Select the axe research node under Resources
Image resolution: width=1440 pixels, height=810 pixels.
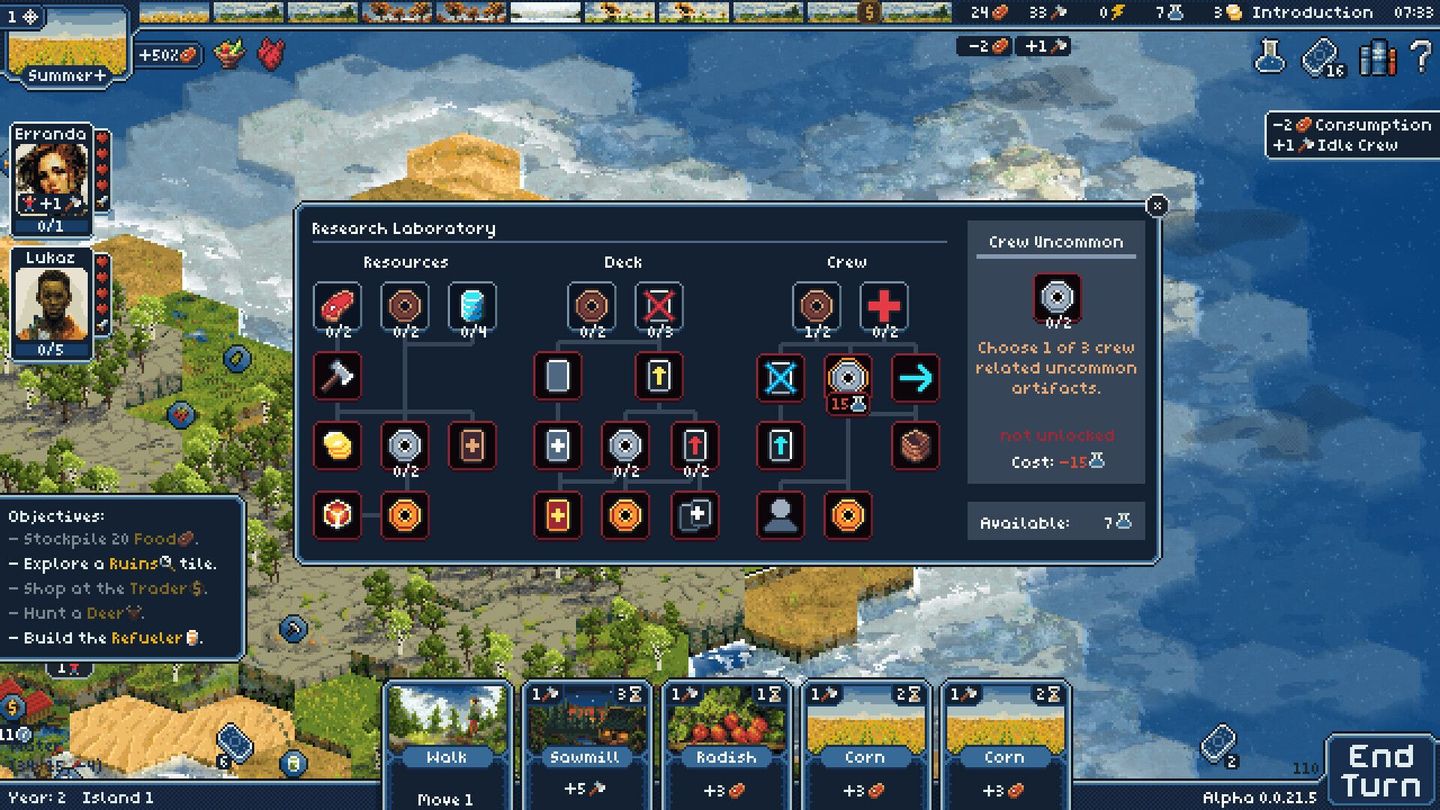pos(338,378)
